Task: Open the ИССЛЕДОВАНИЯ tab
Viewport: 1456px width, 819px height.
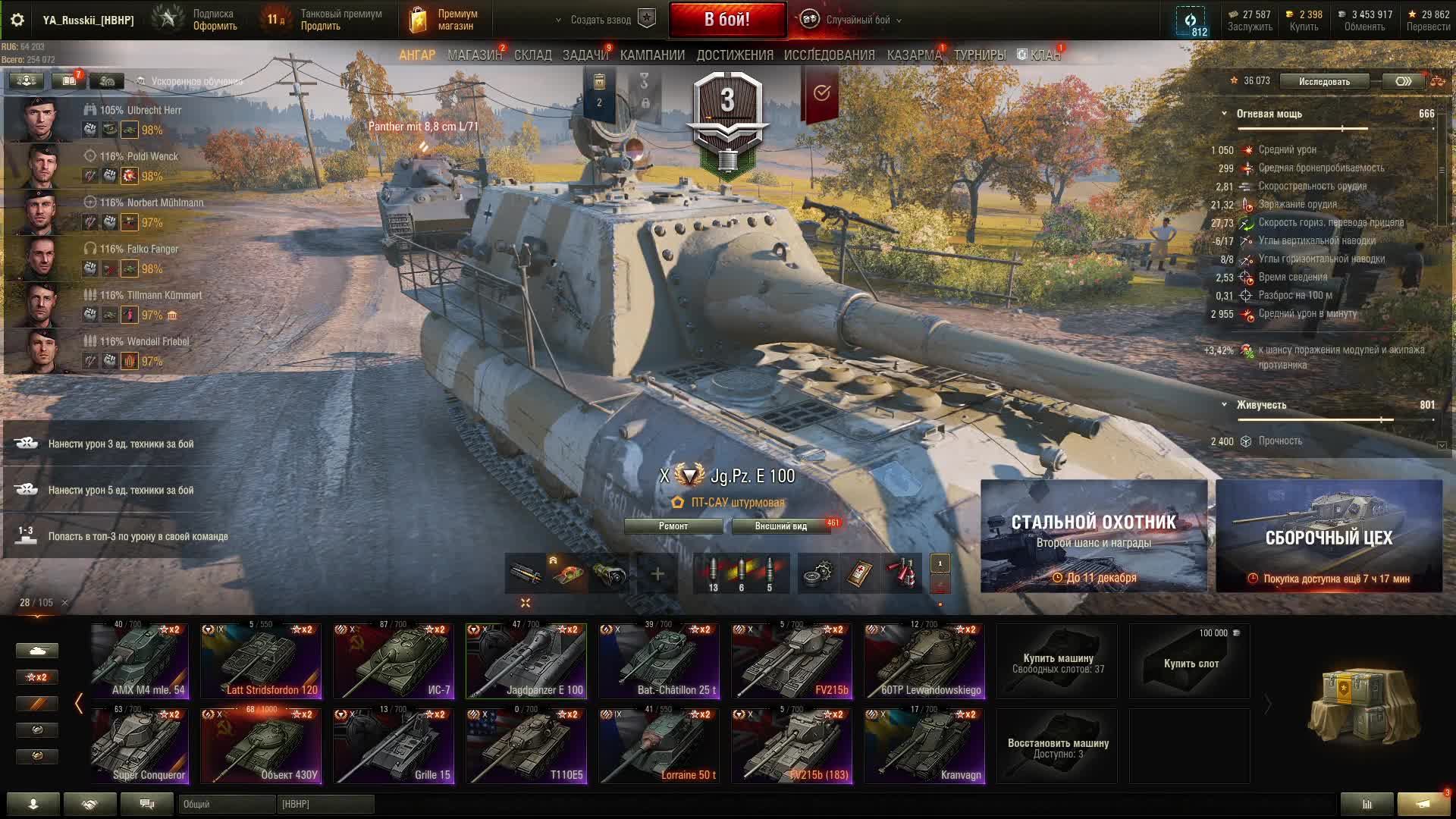Action: (829, 55)
